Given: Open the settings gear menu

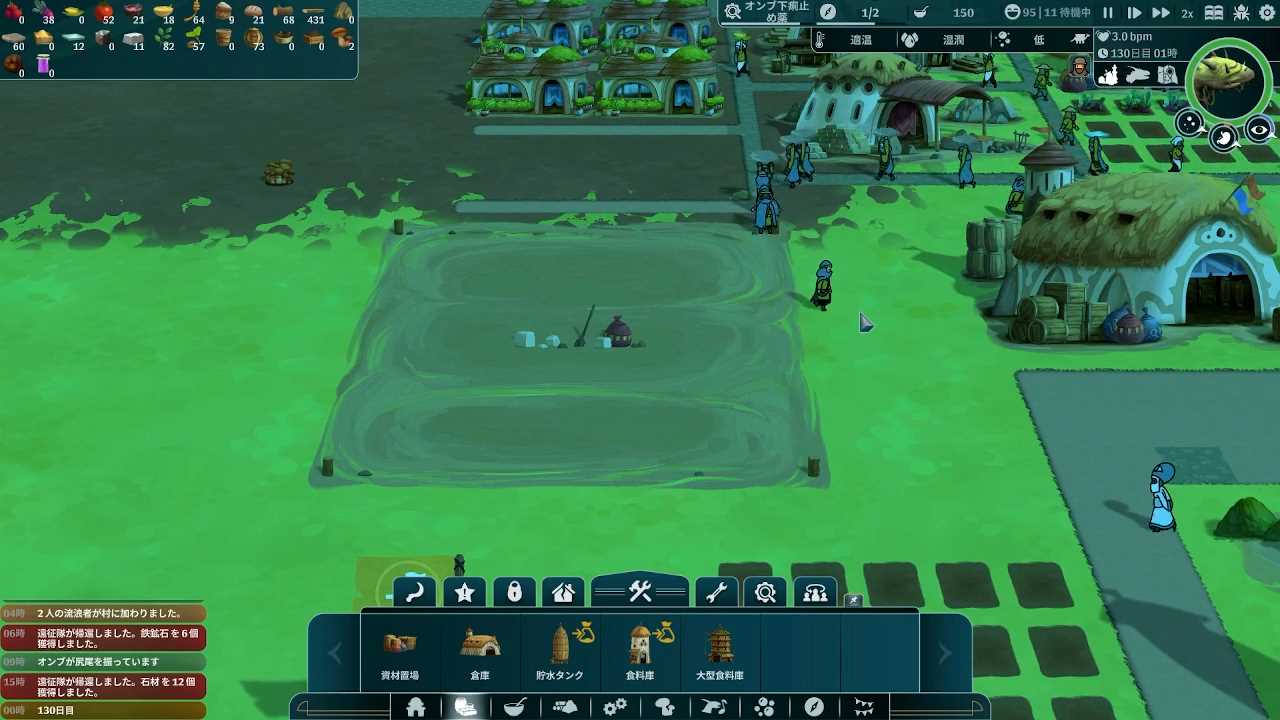Looking at the screenshot, I should click(1267, 13).
